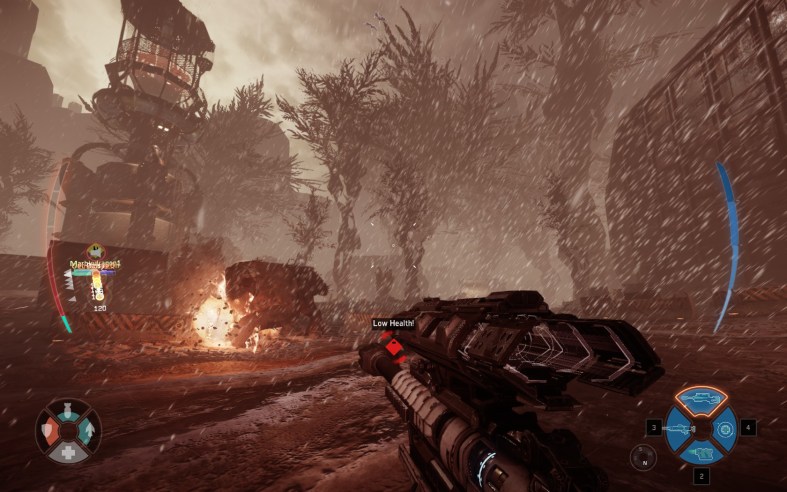Choose the circular ability in slot 4
787x492 pixels.
[725, 428]
